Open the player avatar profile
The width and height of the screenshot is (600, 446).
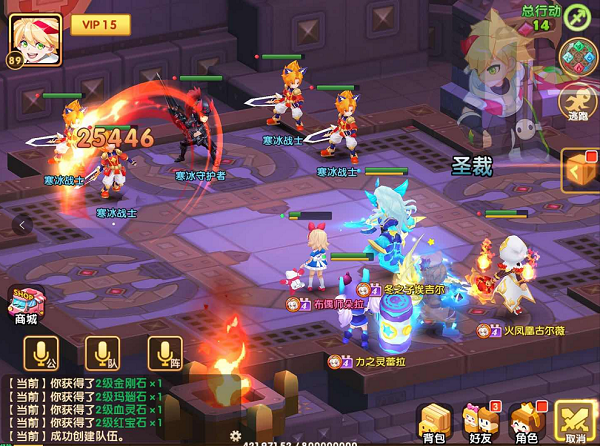(x=34, y=38)
